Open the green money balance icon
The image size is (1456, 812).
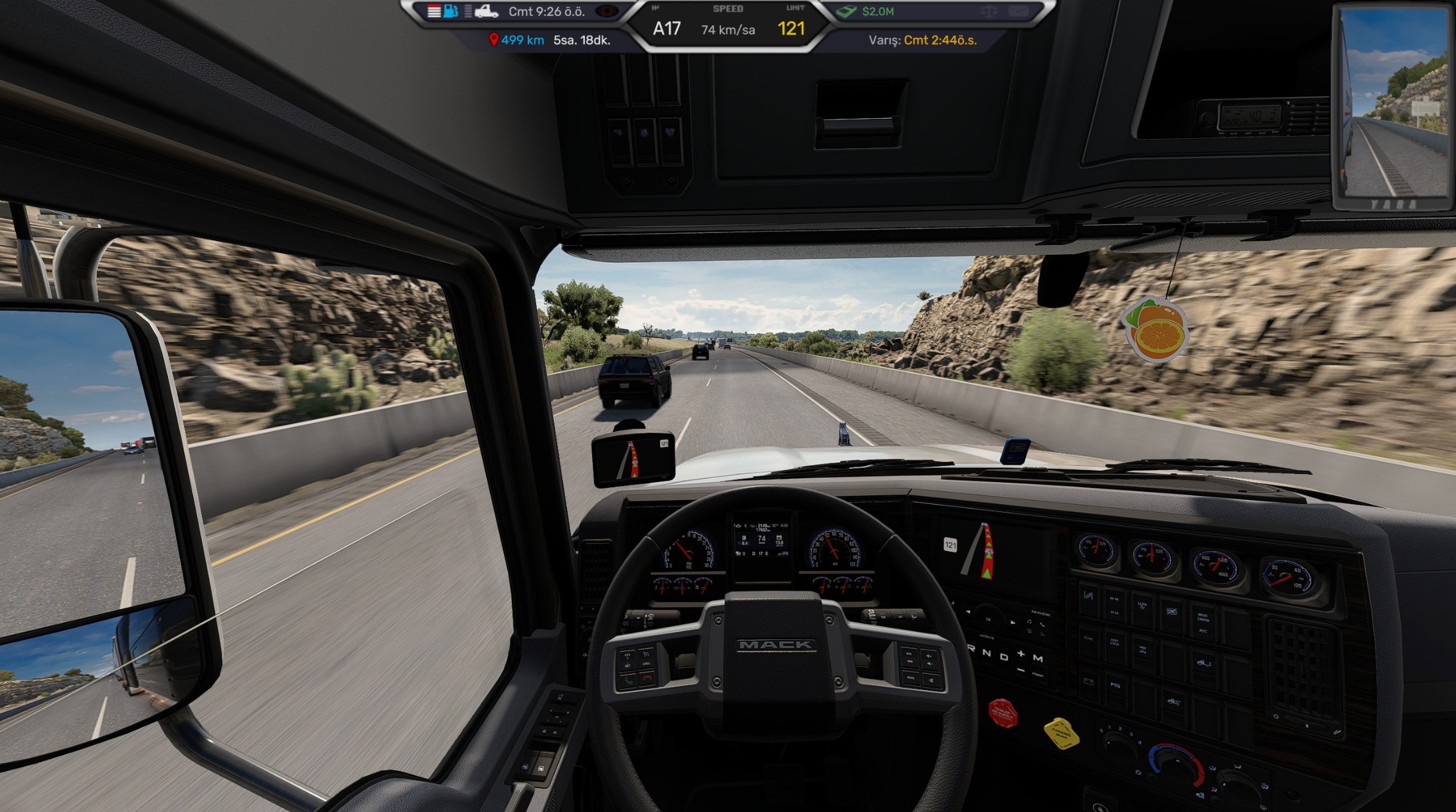pyautogui.click(x=846, y=11)
